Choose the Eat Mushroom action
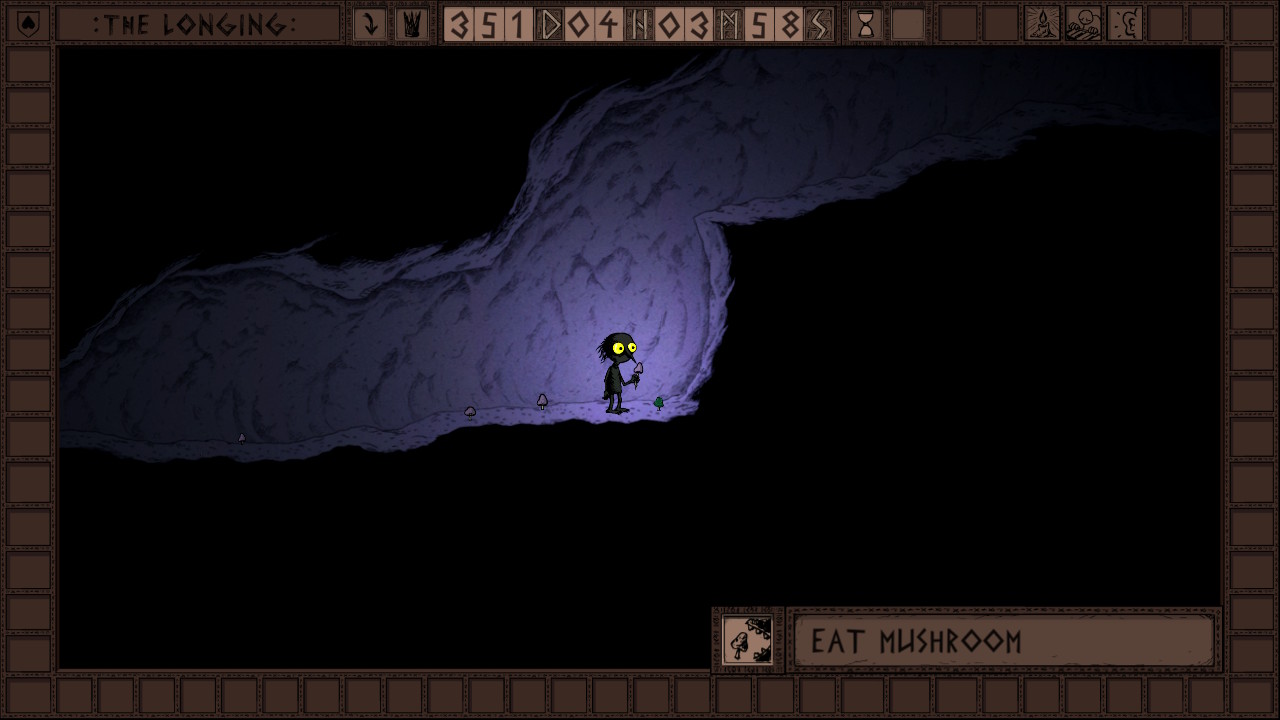The height and width of the screenshot is (720, 1280). (1003, 641)
